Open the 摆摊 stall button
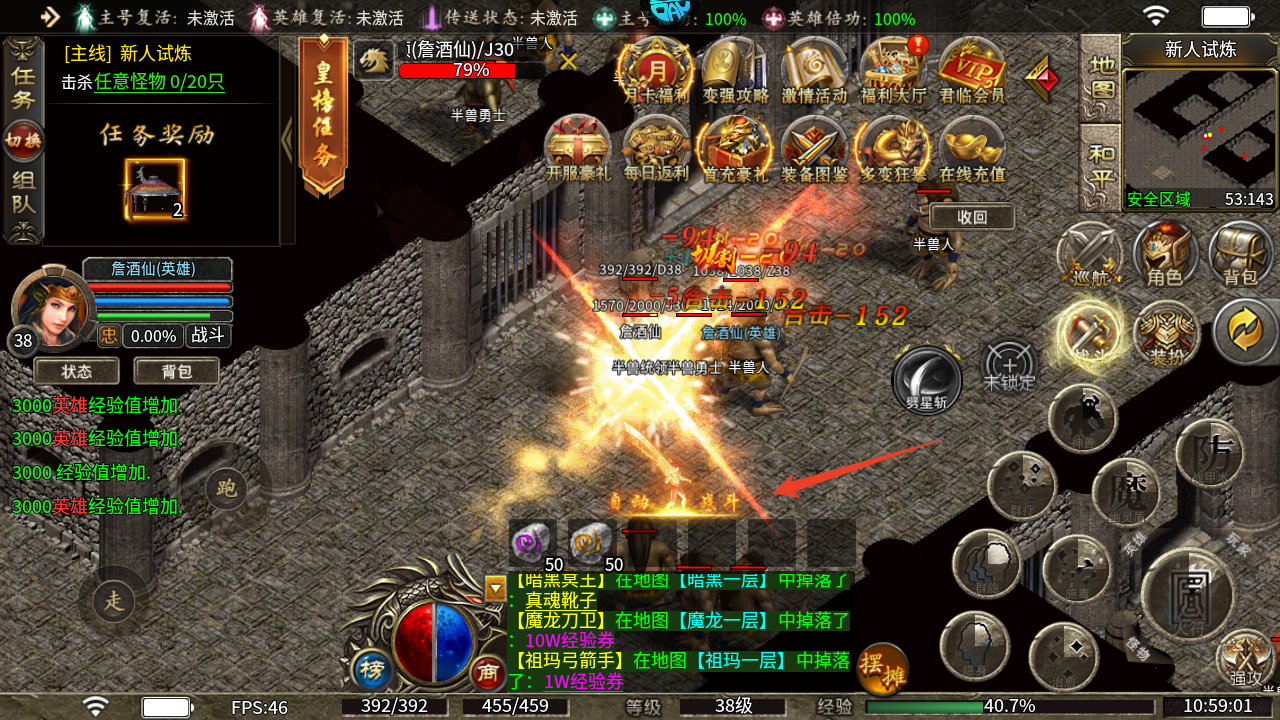1280x720 pixels. coord(882,670)
